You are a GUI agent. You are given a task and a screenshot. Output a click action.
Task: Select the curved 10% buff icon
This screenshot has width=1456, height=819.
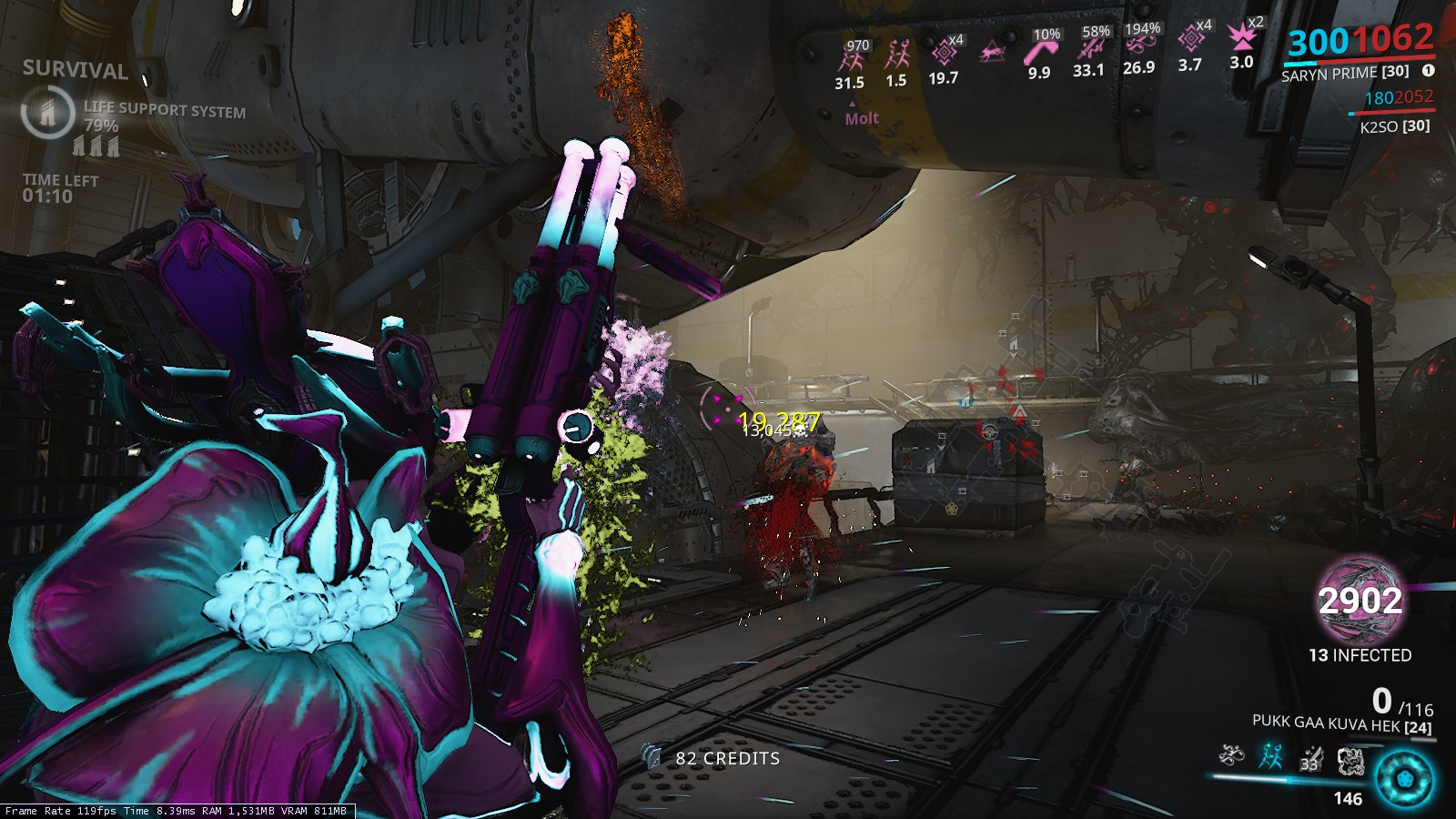tap(1039, 53)
